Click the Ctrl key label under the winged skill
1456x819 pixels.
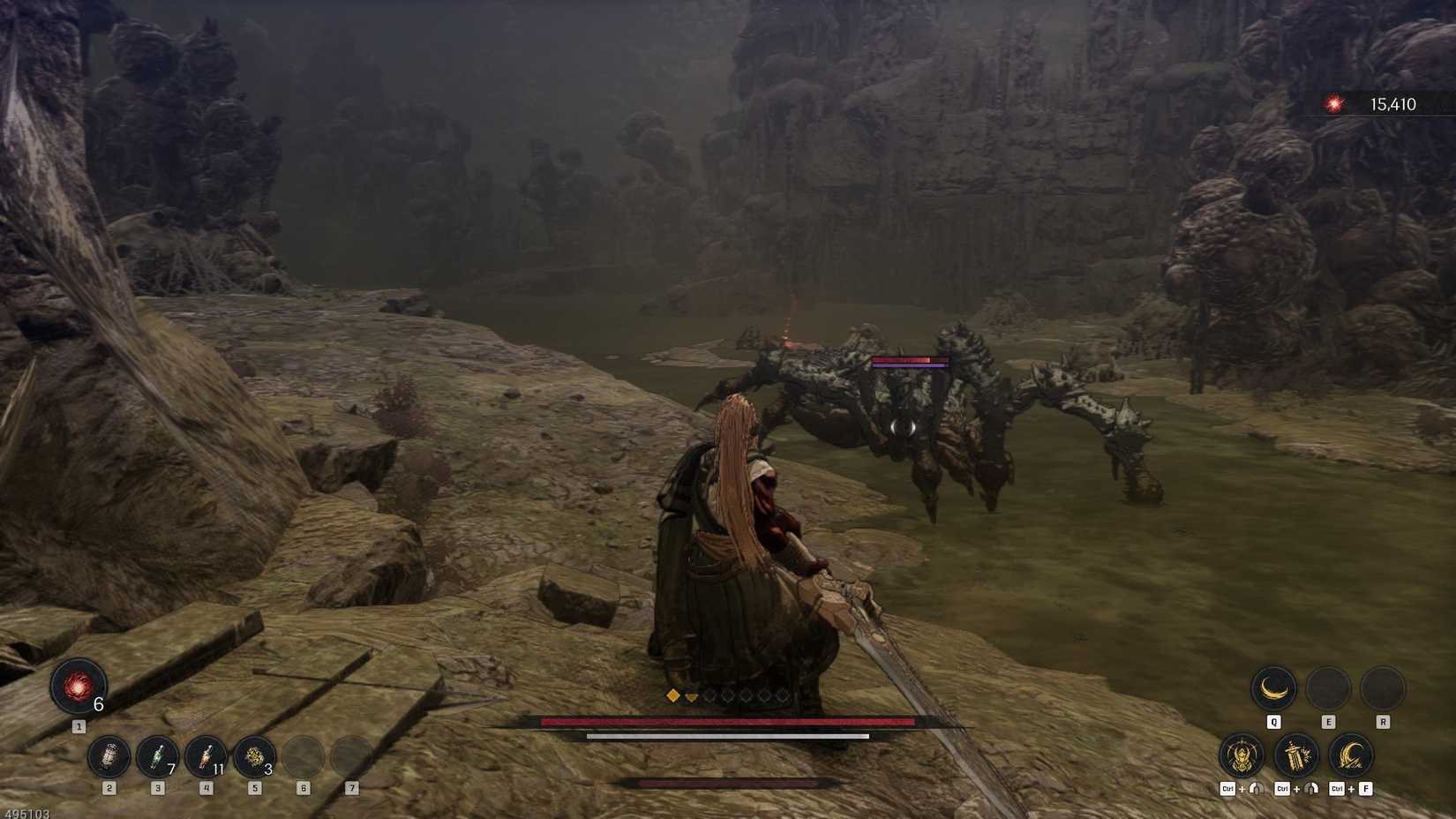pyautogui.click(x=1227, y=789)
